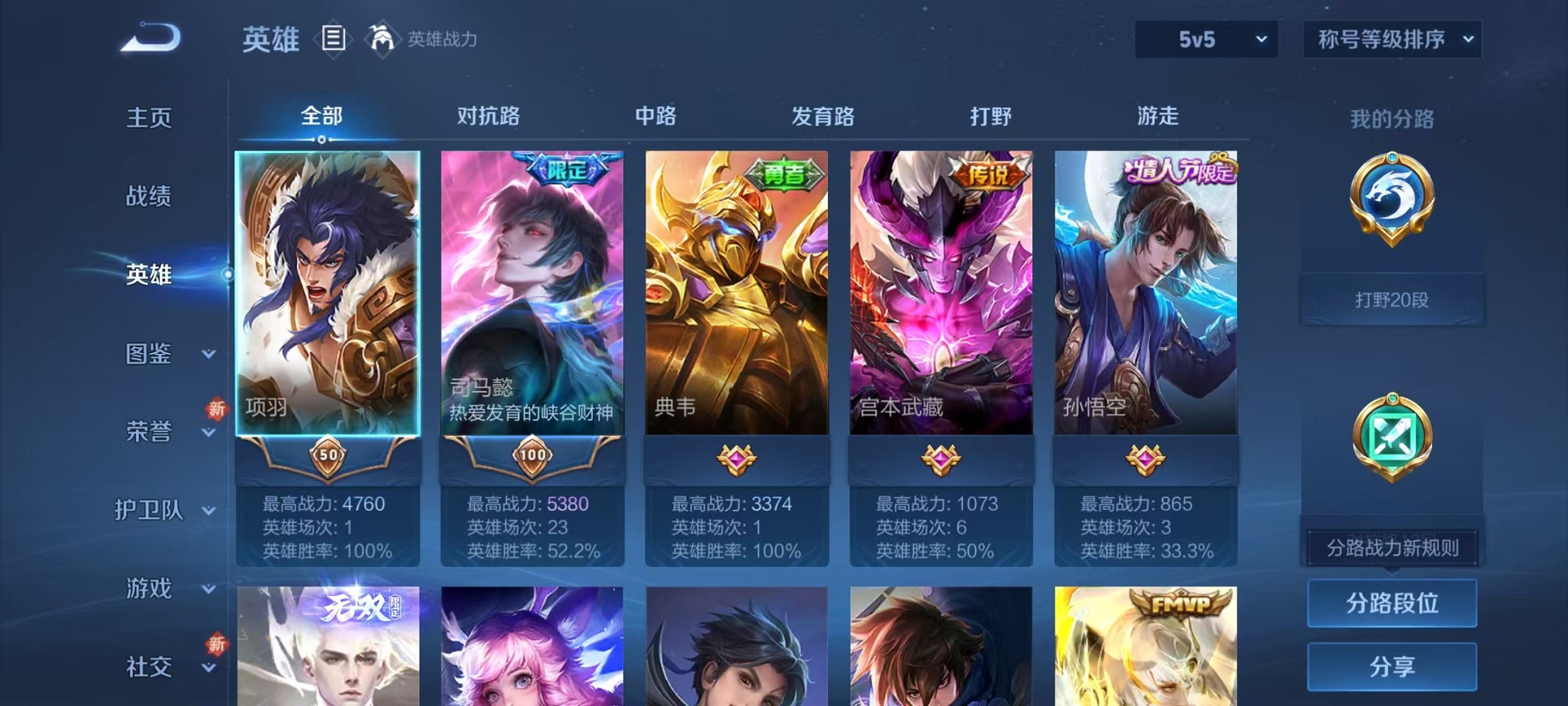Switch to the 打野 lane tab
Screen dimensions: 1568x706
[x=991, y=117]
